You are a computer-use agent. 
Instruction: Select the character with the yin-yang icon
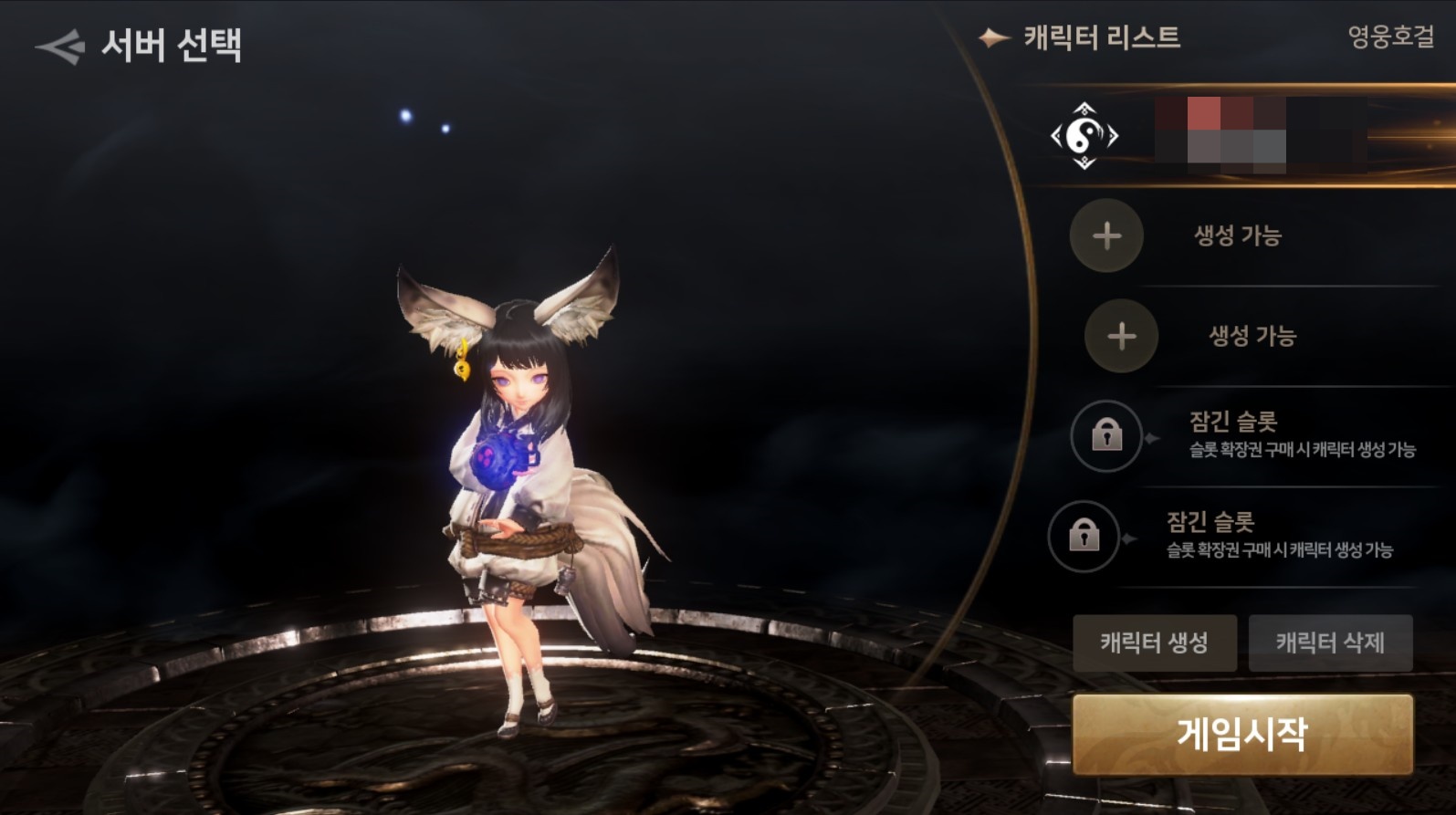click(1084, 136)
